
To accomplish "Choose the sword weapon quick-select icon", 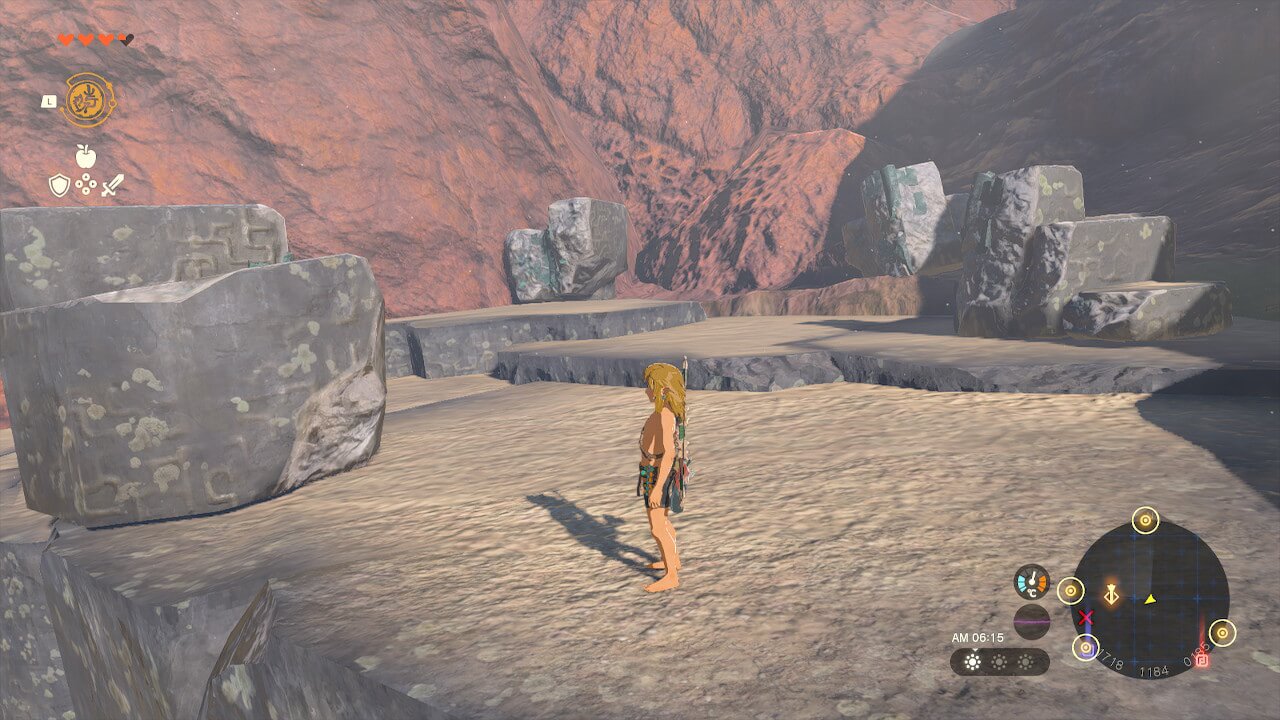I will [112, 185].
